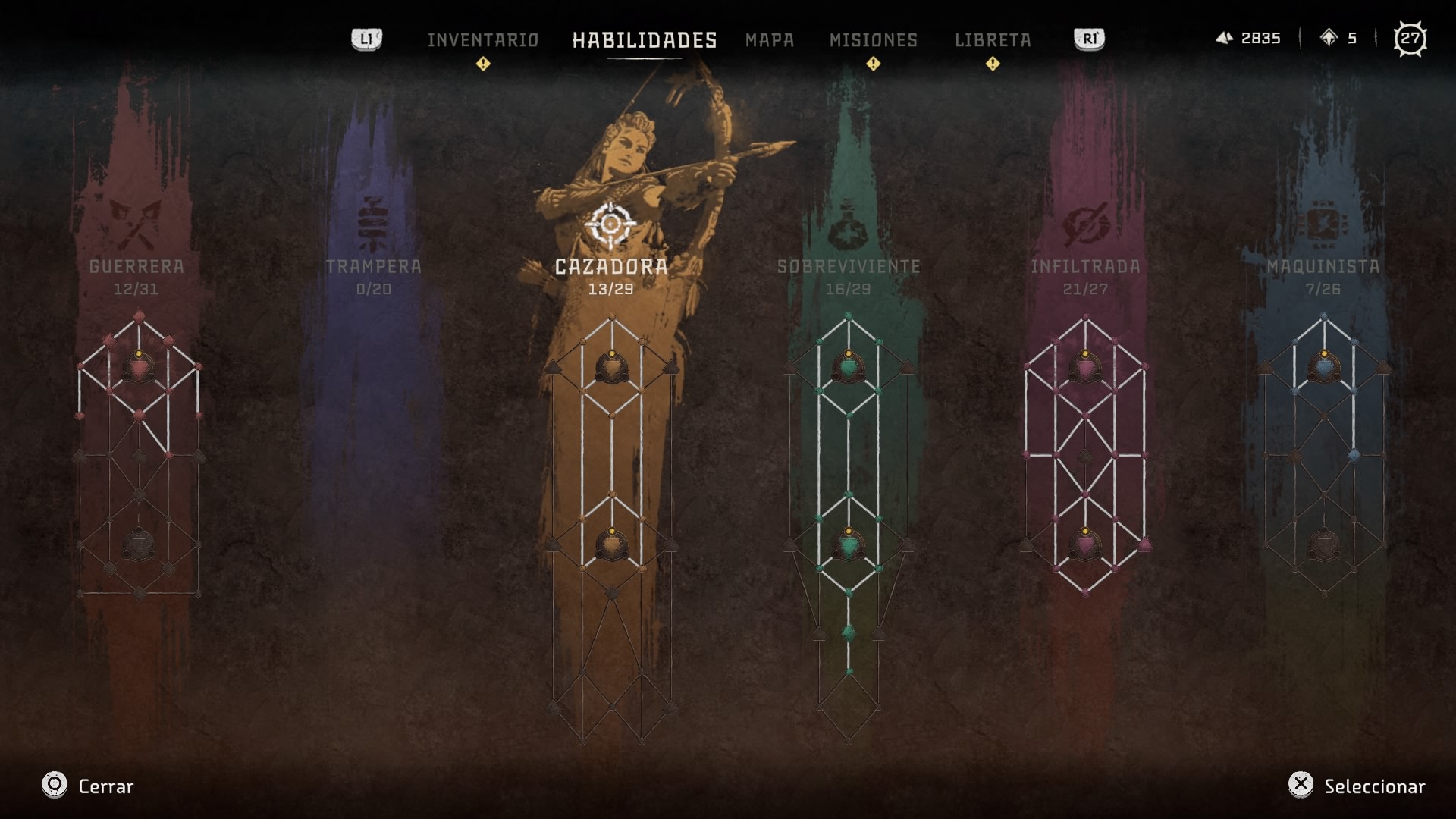Open the Maquinista skill tree
The width and height of the screenshot is (1456, 819).
1323,266
